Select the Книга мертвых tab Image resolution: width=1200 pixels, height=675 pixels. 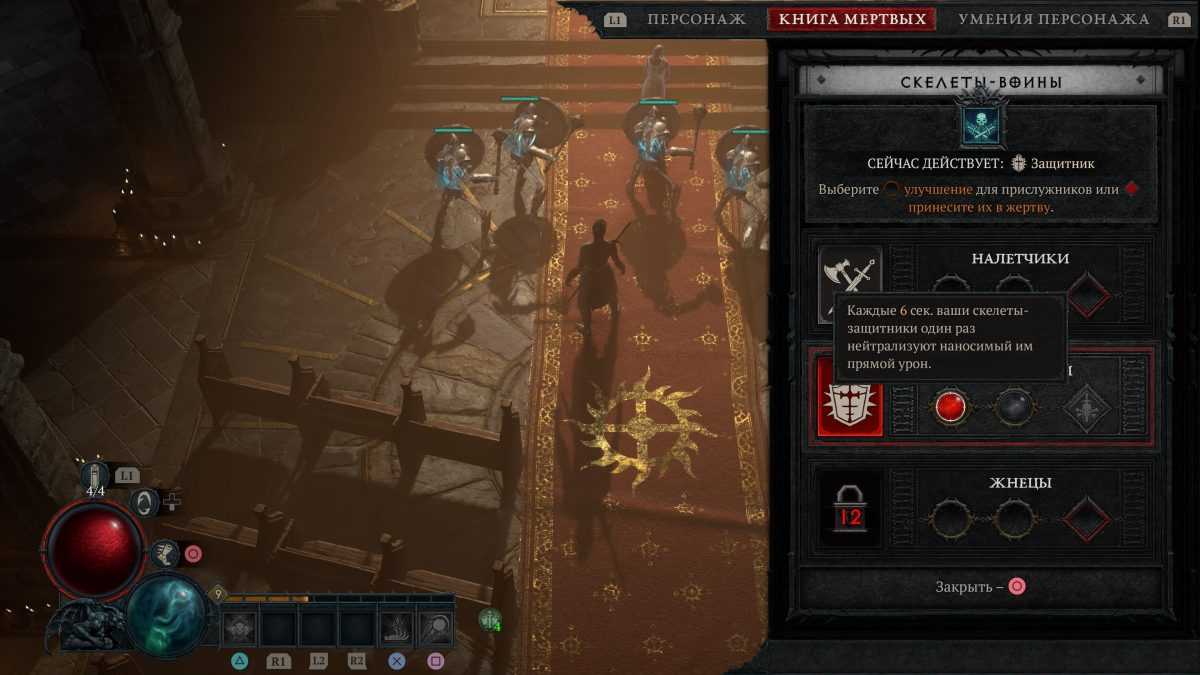[x=851, y=19]
